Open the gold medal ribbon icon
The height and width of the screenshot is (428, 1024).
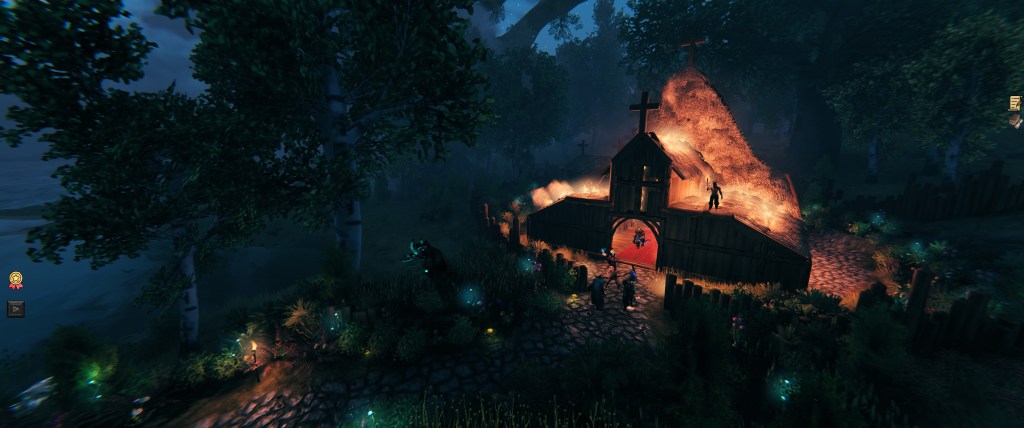[x=16, y=280]
